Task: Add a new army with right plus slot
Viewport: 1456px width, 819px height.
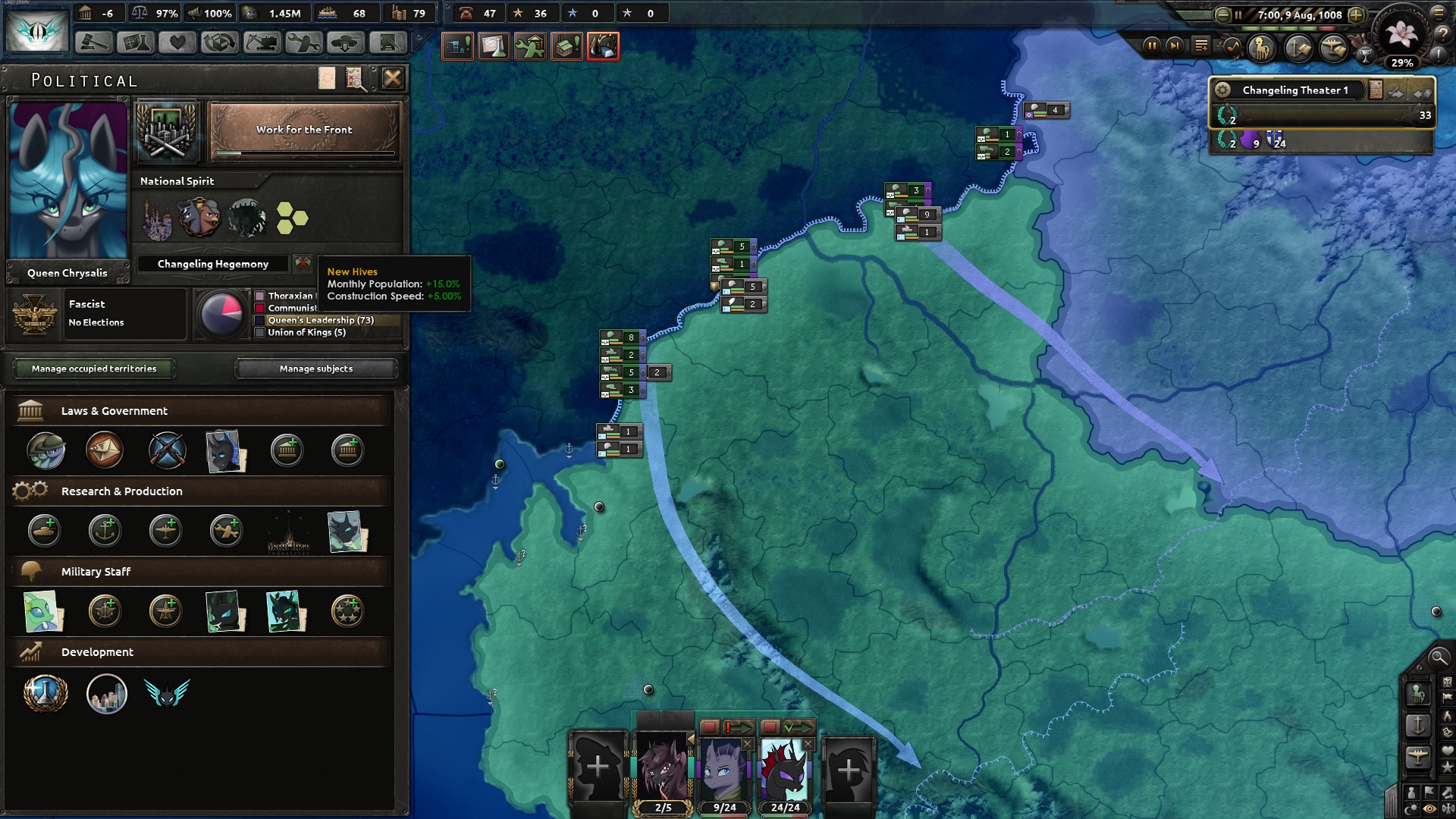Action: point(848,770)
